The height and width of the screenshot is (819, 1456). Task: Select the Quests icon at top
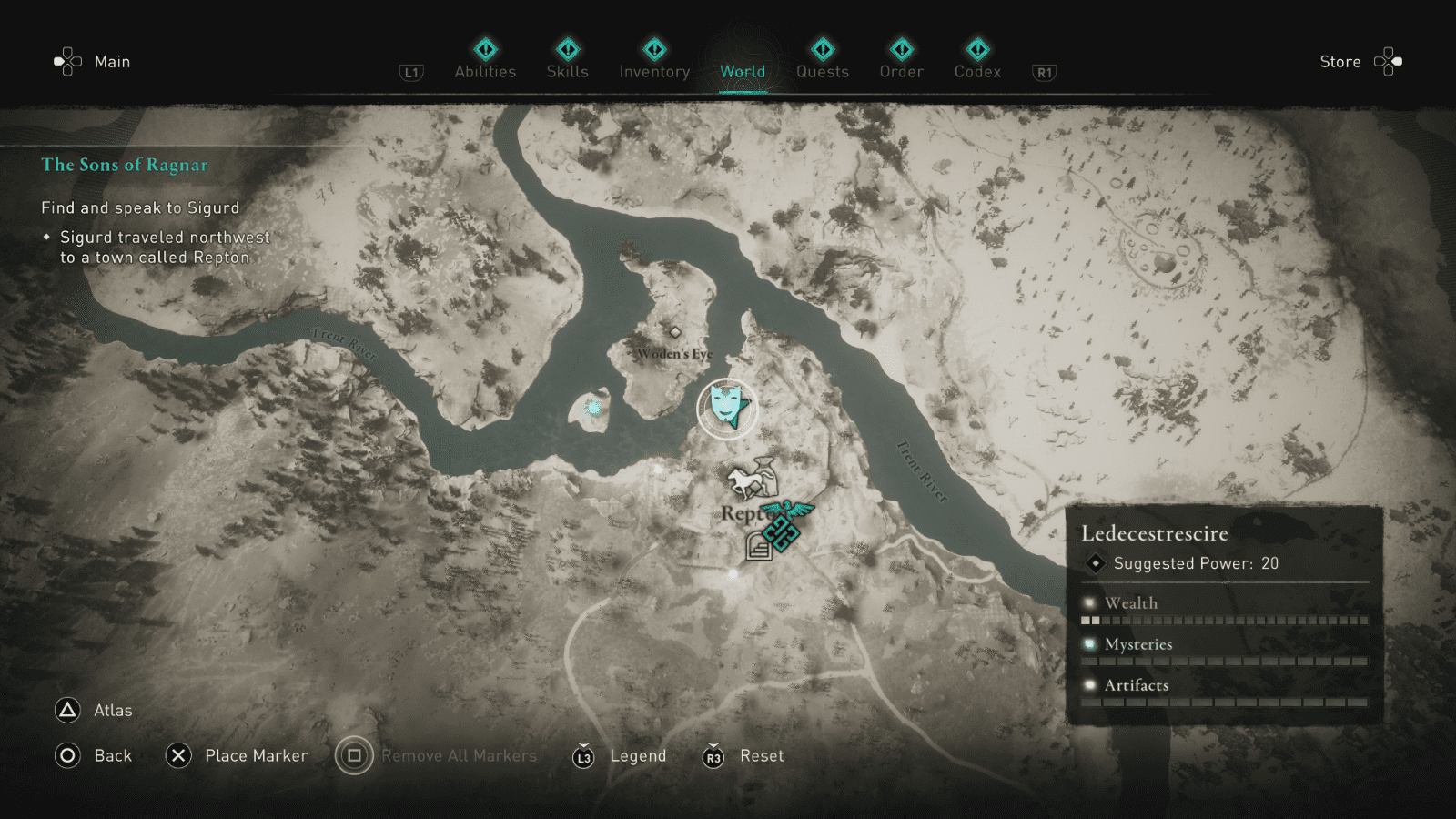[822, 50]
